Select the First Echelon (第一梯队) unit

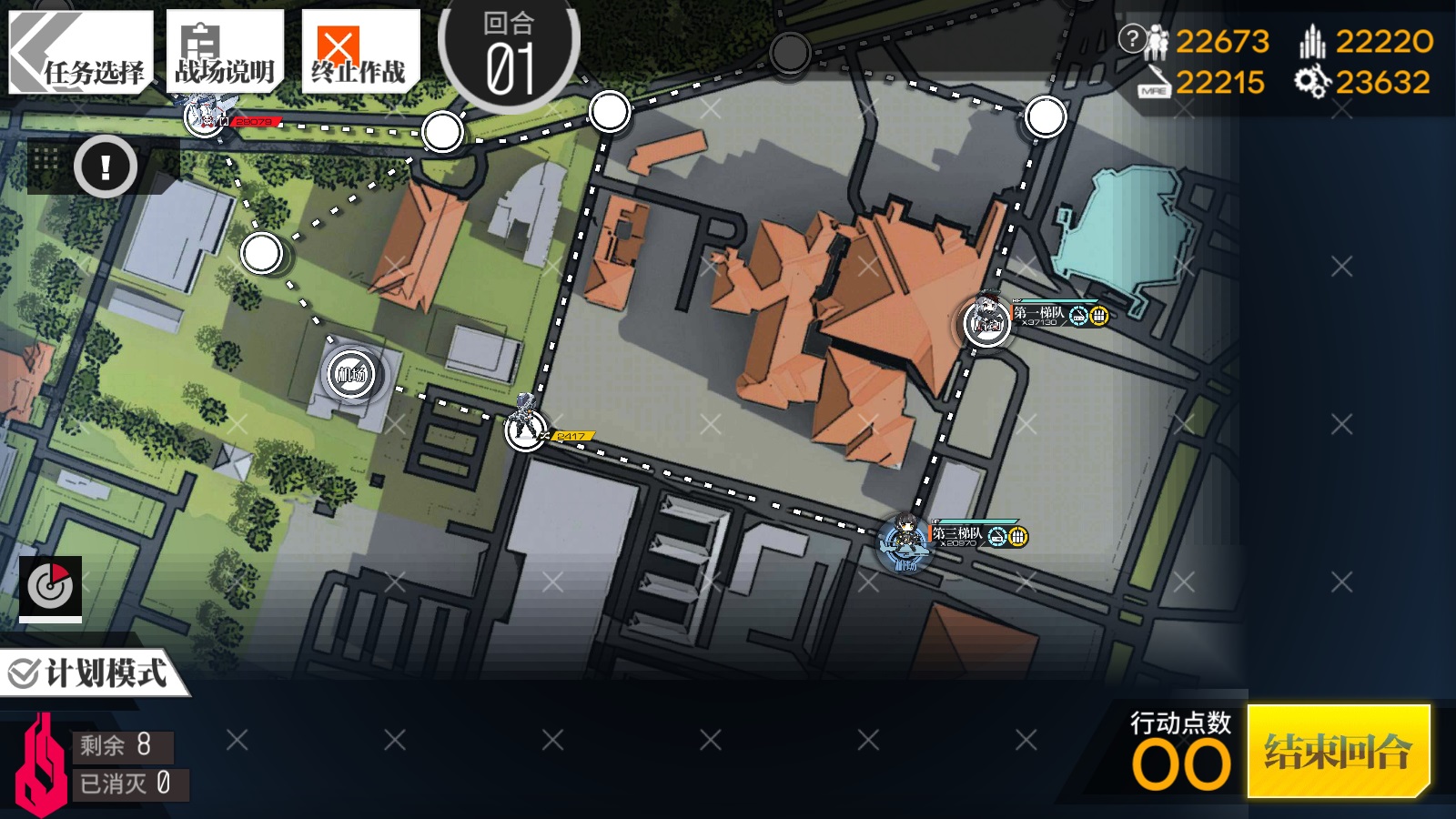pyautogui.click(x=987, y=321)
